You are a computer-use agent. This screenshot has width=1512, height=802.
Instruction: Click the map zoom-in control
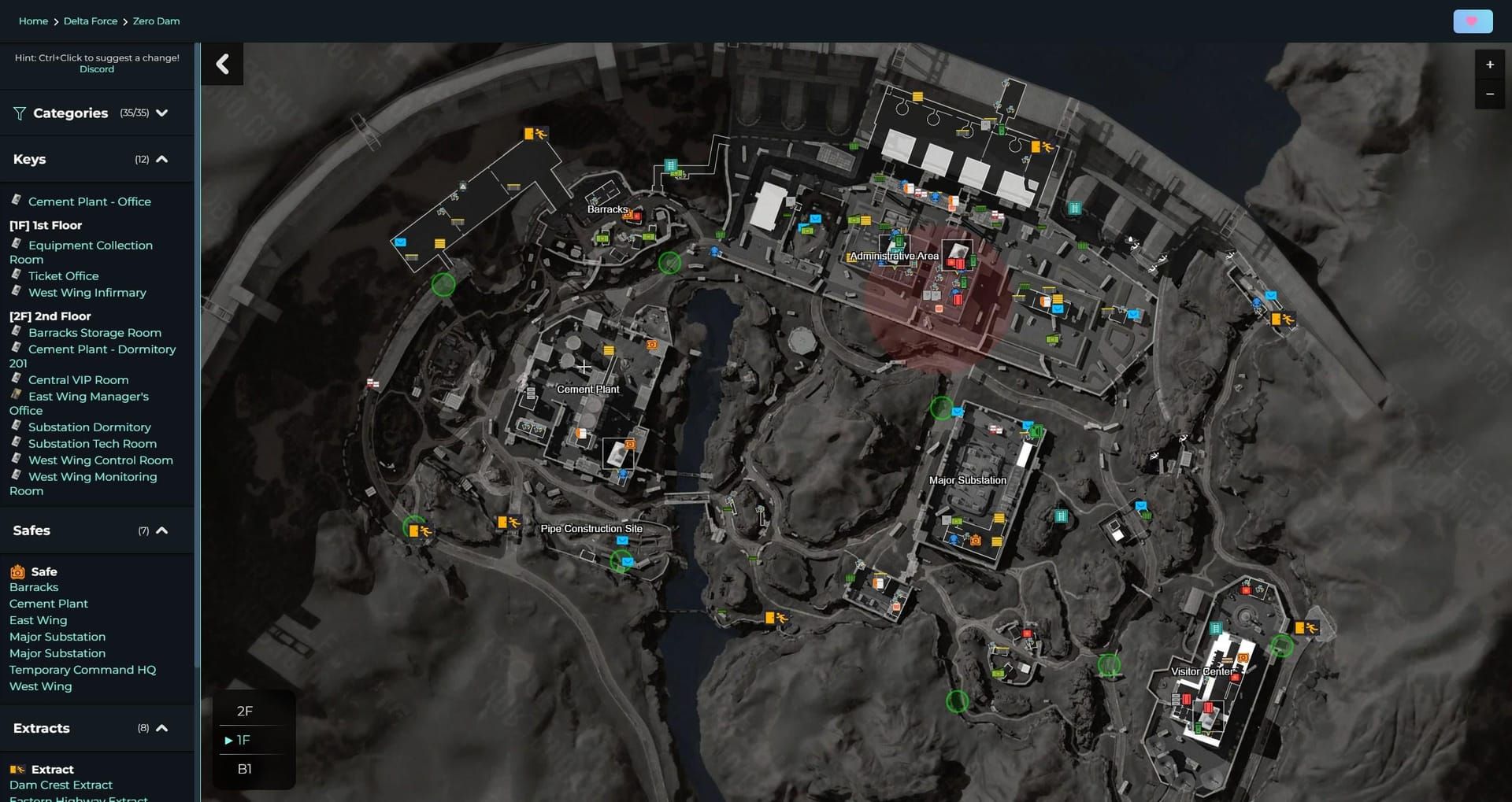(1489, 65)
